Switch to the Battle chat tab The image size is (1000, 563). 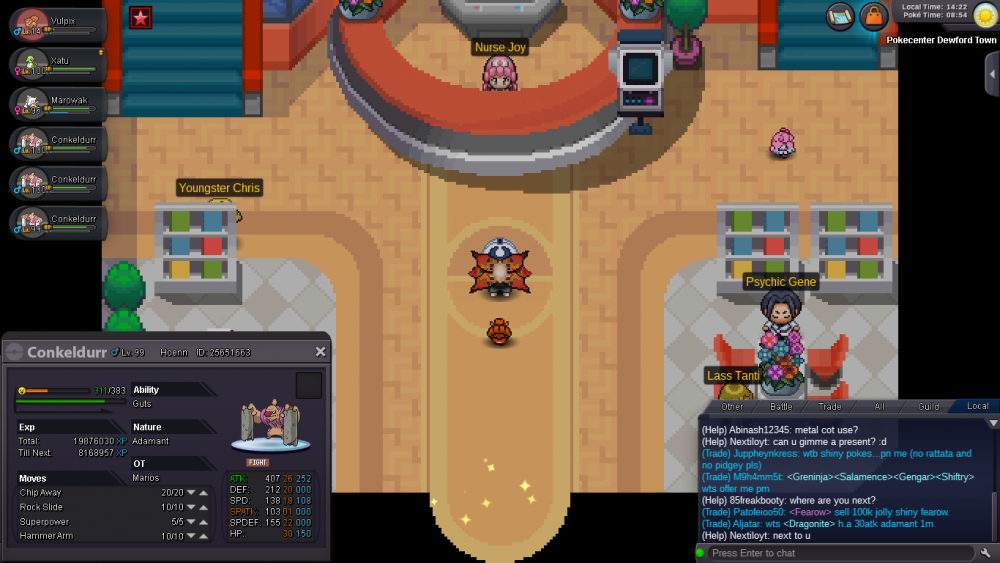click(781, 406)
